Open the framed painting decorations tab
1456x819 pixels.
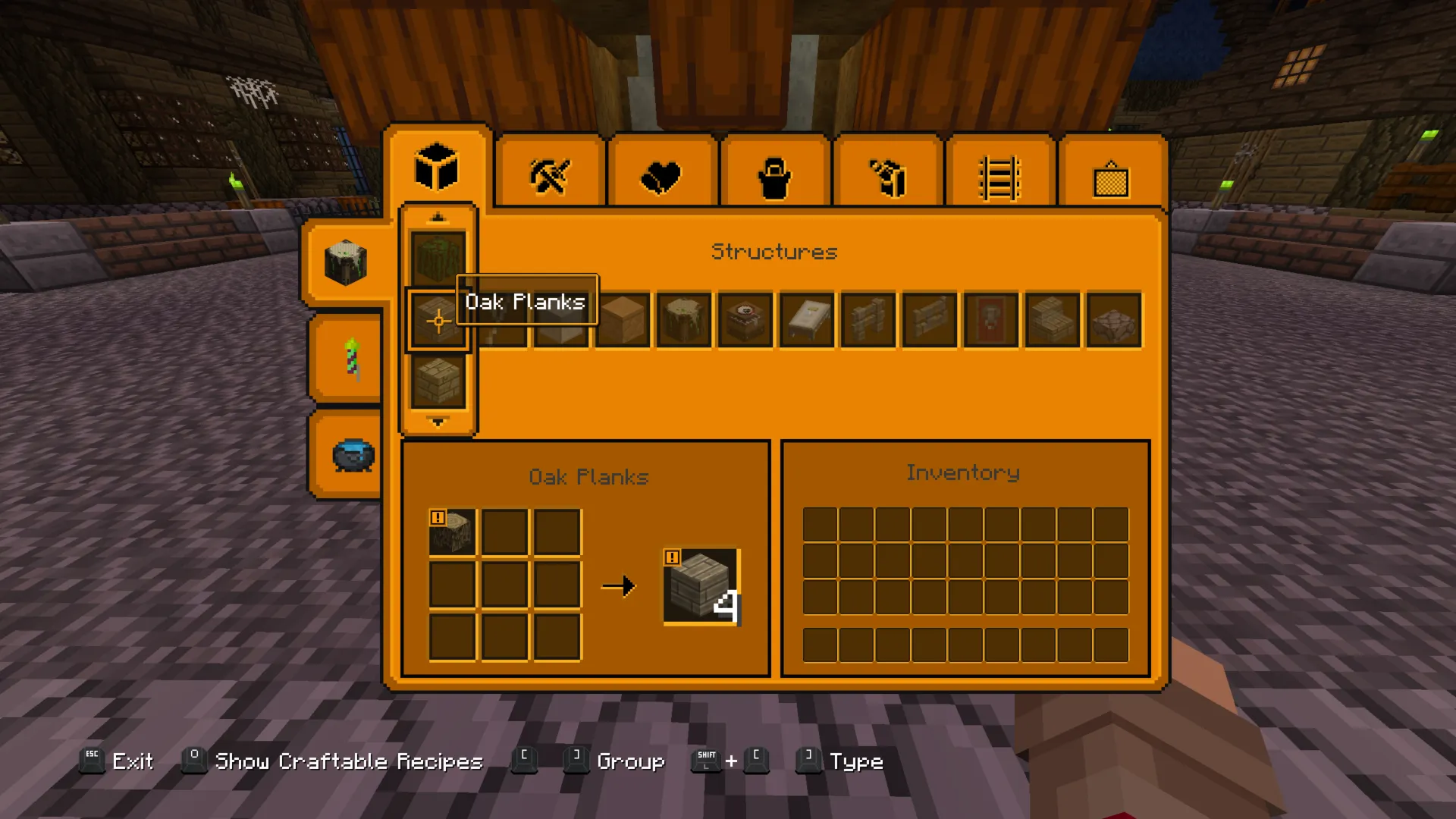click(x=1111, y=180)
